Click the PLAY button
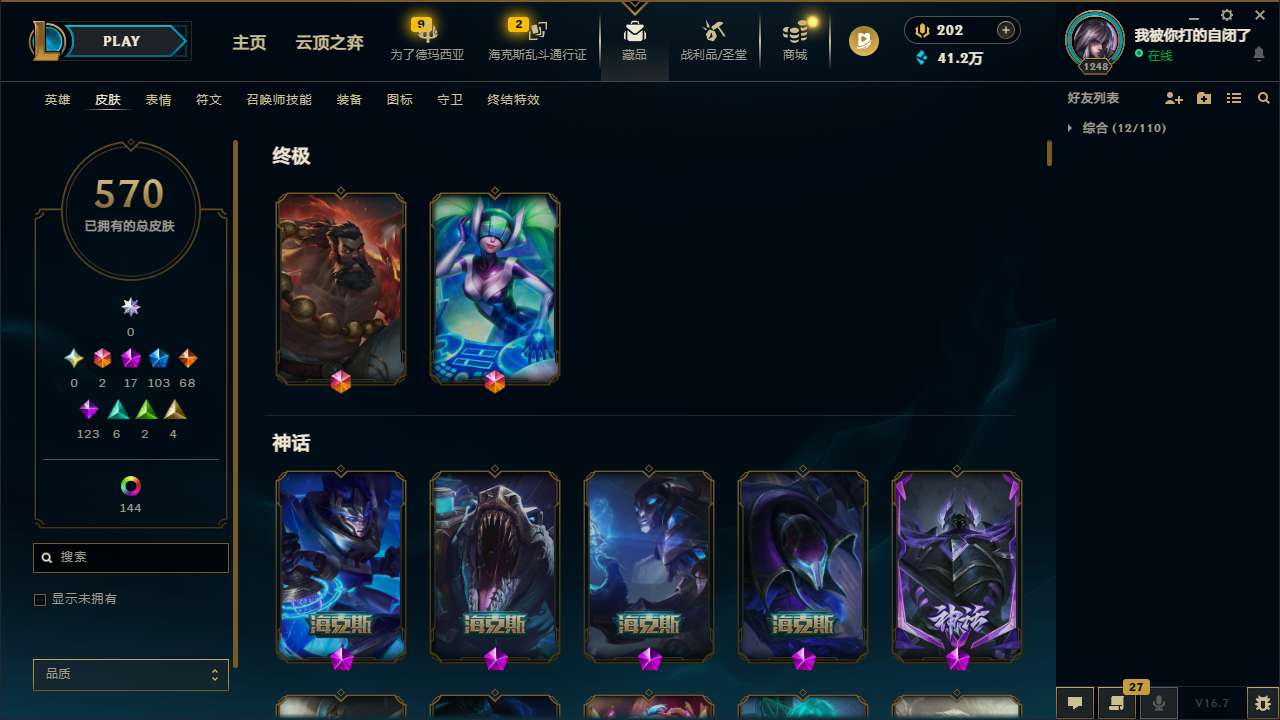Screen dimensions: 1280x720 (121, 41)
